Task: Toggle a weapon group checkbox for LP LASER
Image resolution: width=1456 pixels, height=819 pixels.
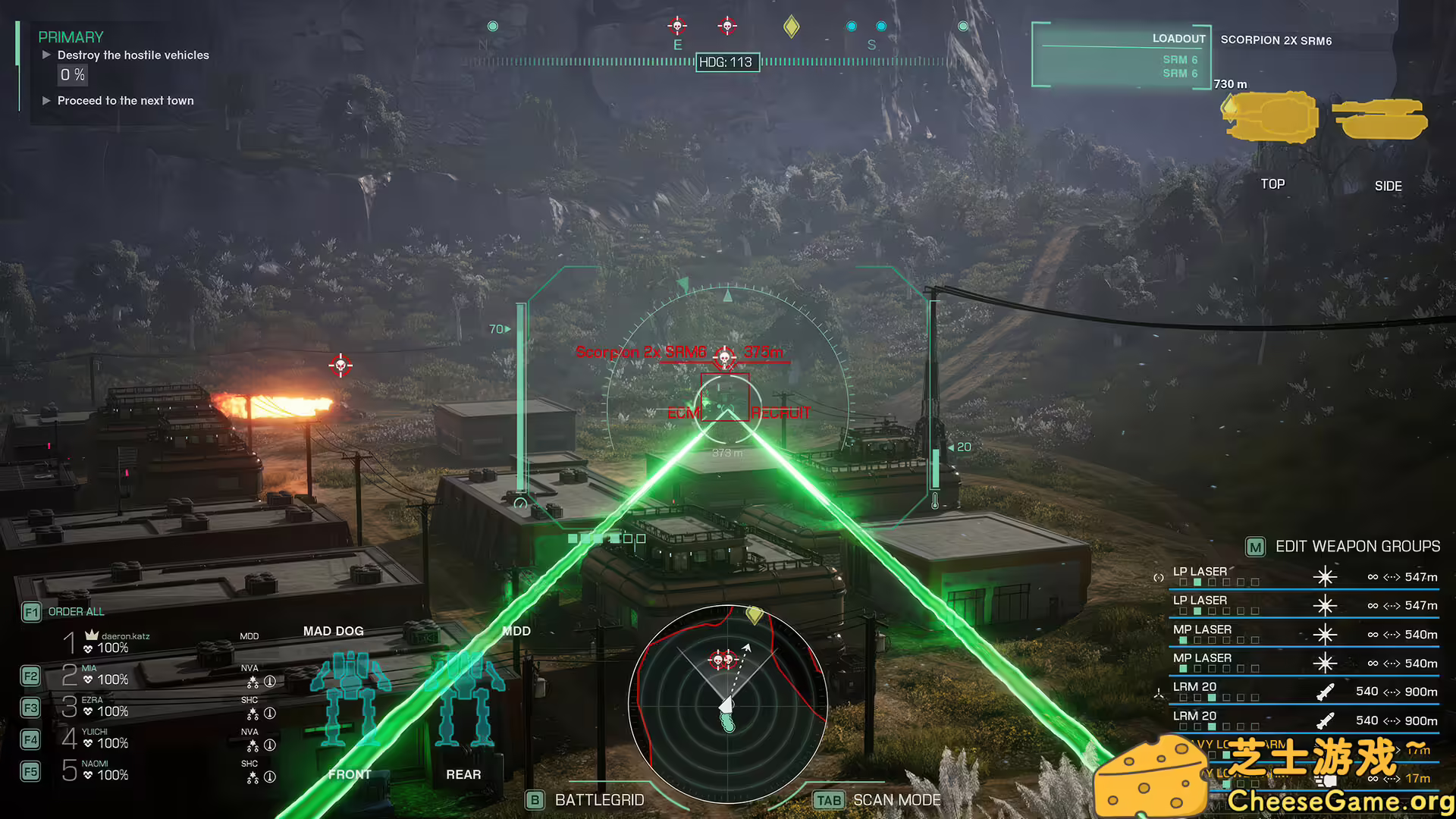Action: point(1198,582)
